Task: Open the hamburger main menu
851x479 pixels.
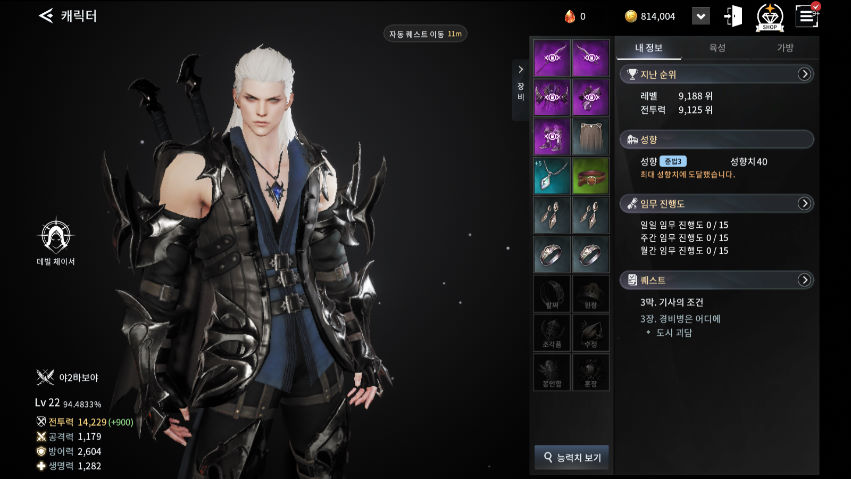Action: (806, 15)
